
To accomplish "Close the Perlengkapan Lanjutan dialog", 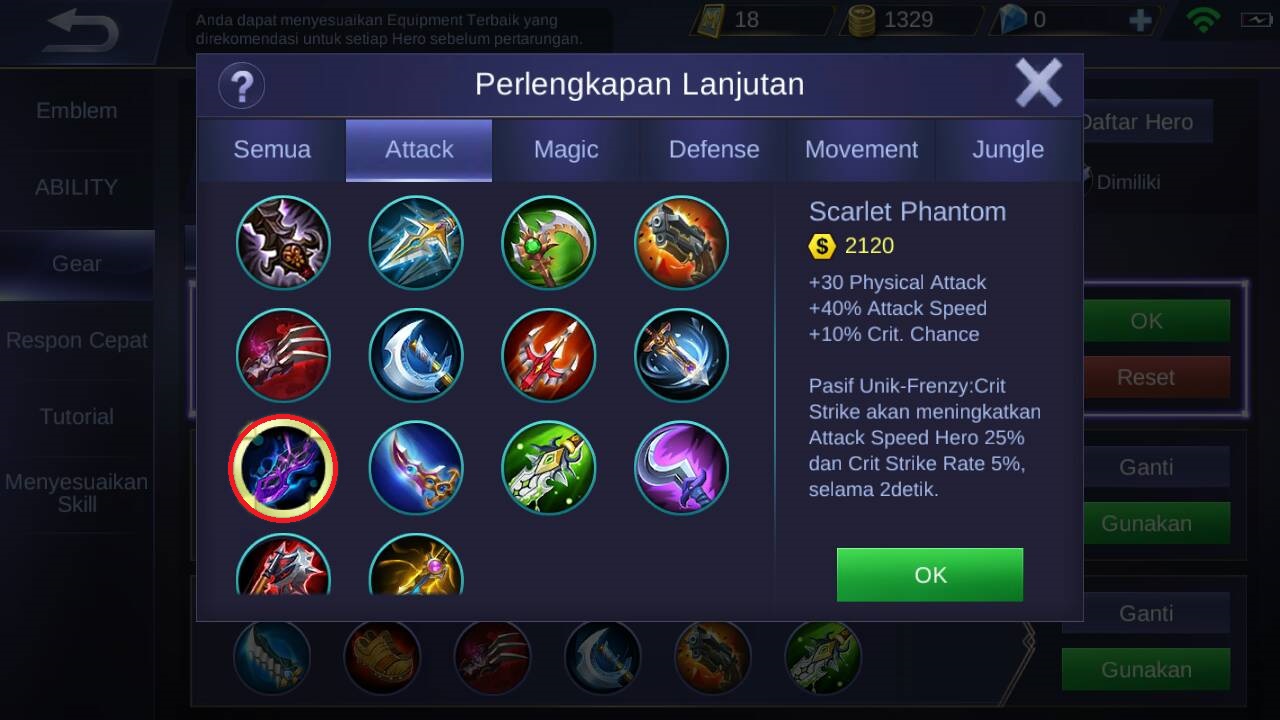I will [x=1038, y=83].
